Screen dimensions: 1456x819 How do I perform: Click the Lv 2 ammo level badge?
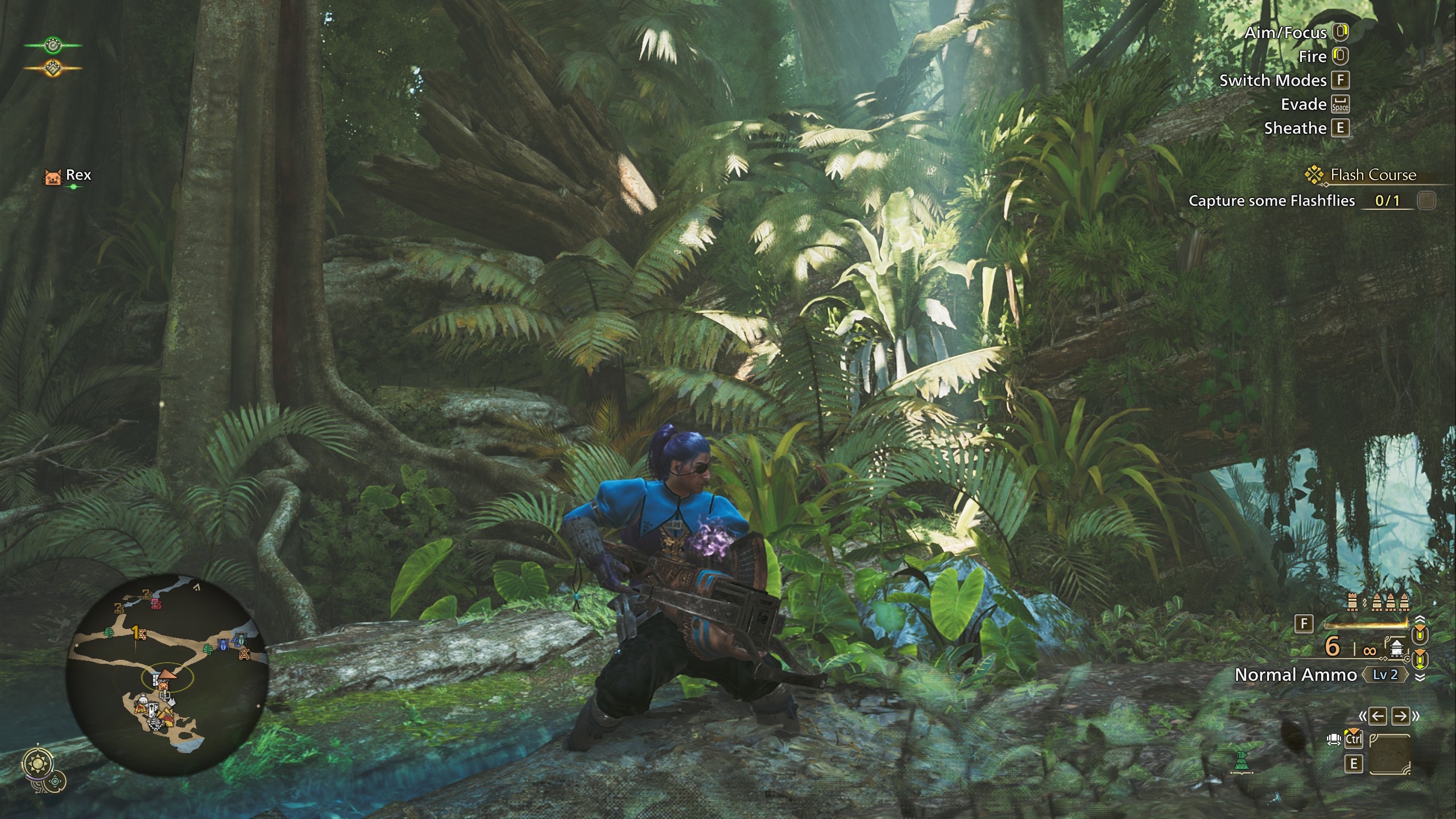click(1385, 675)
